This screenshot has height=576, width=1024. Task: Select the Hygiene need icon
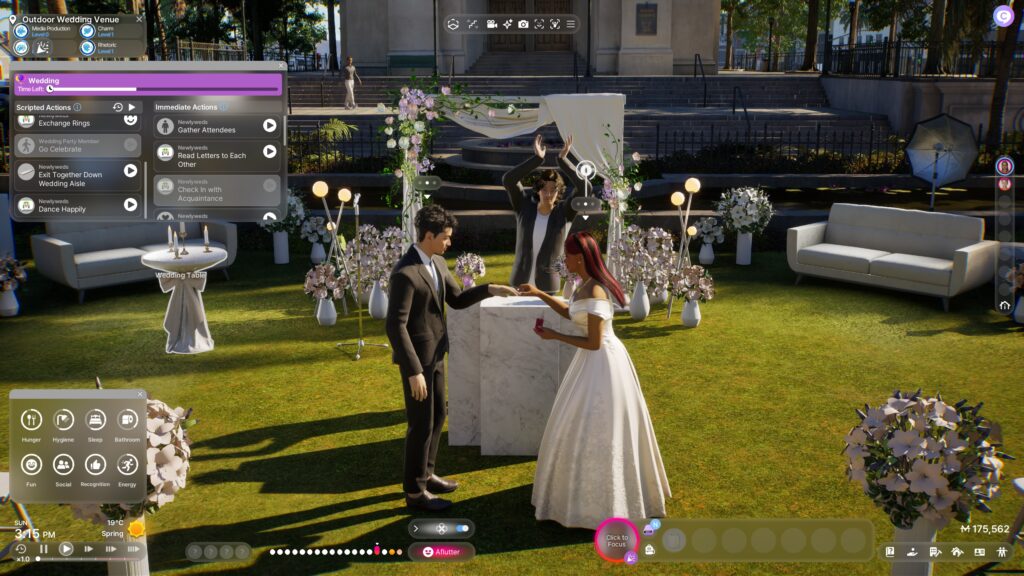63,420
